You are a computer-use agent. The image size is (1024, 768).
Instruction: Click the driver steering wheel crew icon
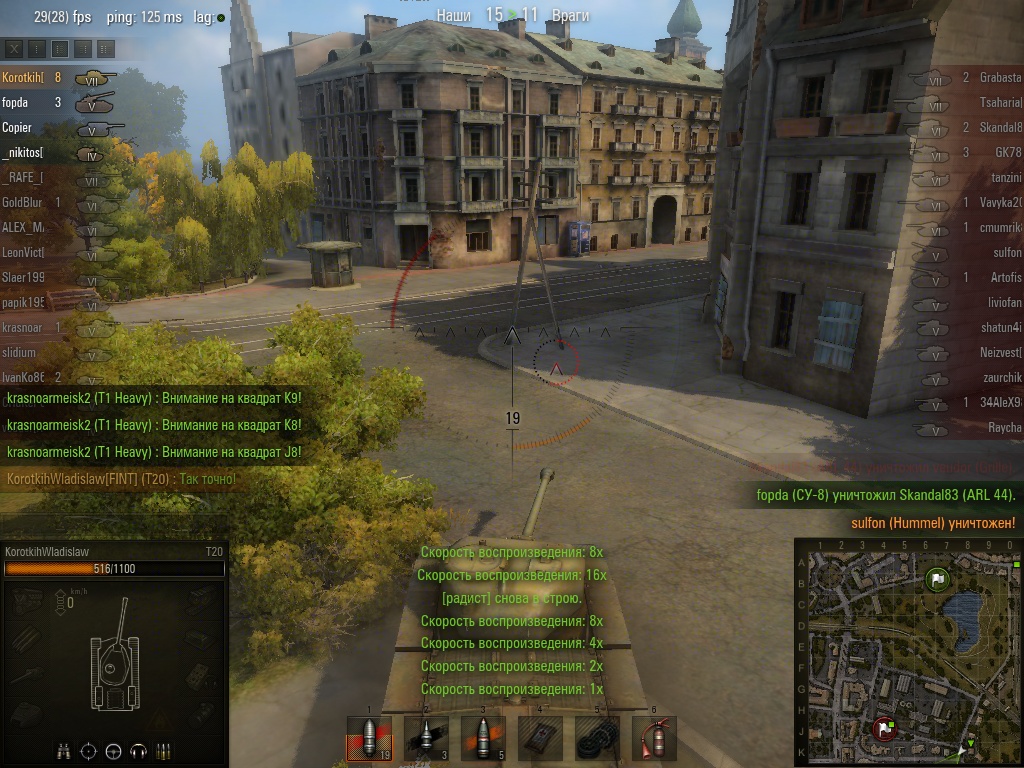[x=113, y=750]
